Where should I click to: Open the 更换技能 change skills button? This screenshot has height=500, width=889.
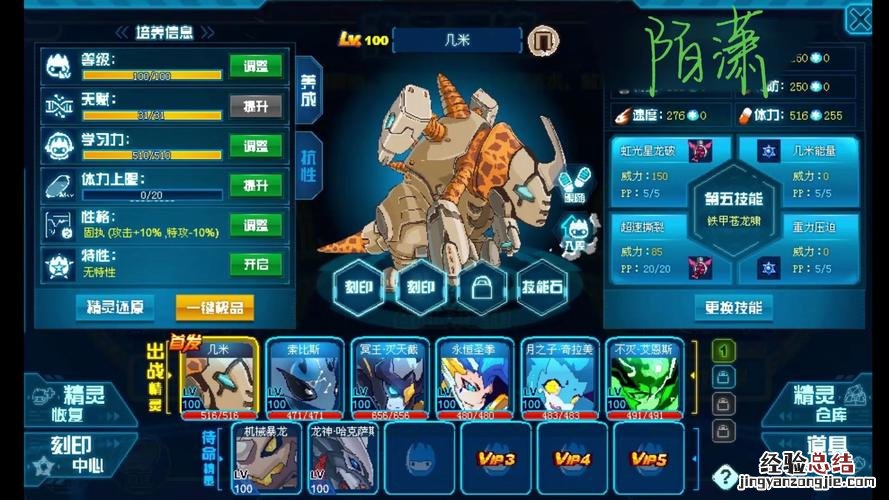point(734,307)
